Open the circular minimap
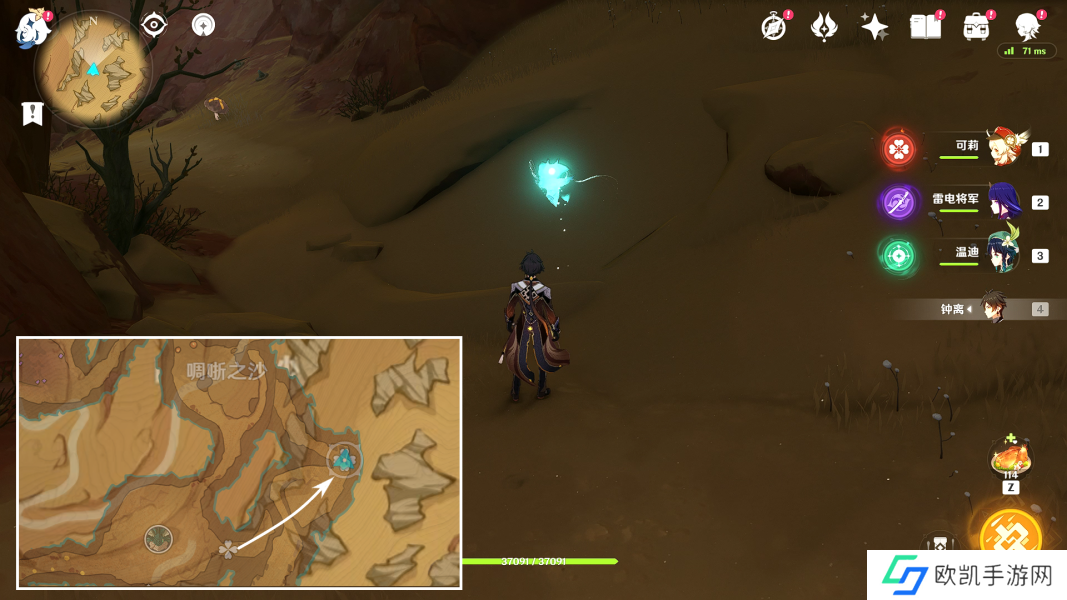The image size is (1067, 600). coord(93,69)
